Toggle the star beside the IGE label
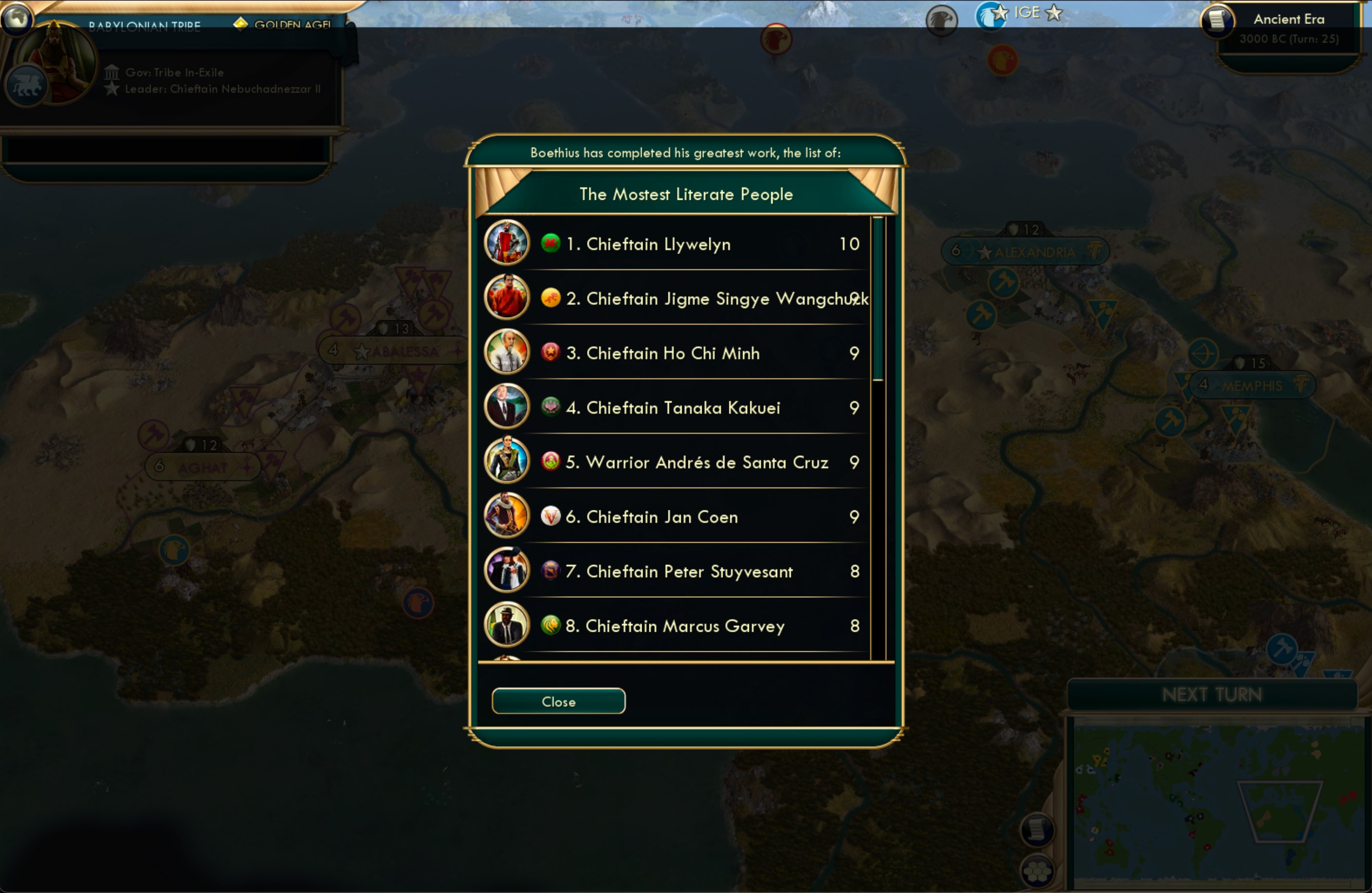 point(1055,13)
